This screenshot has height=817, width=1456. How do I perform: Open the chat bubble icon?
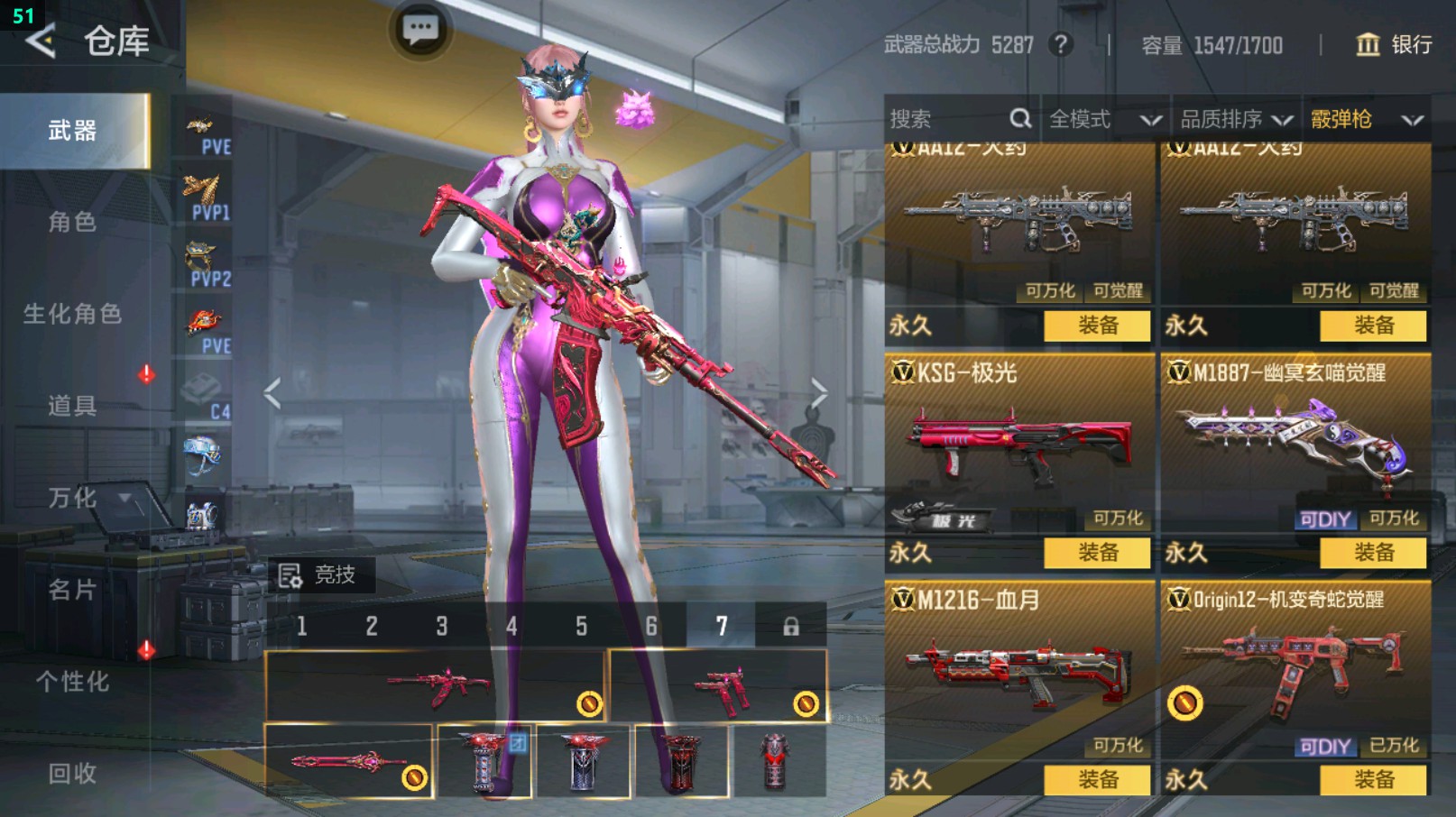[420, 31]
